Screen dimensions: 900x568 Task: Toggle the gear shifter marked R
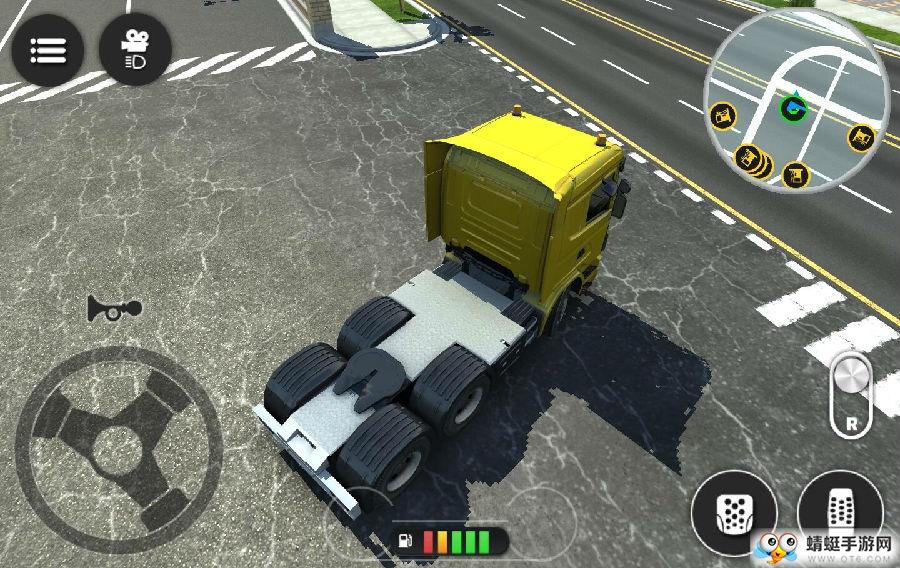(x=851, y=394)
